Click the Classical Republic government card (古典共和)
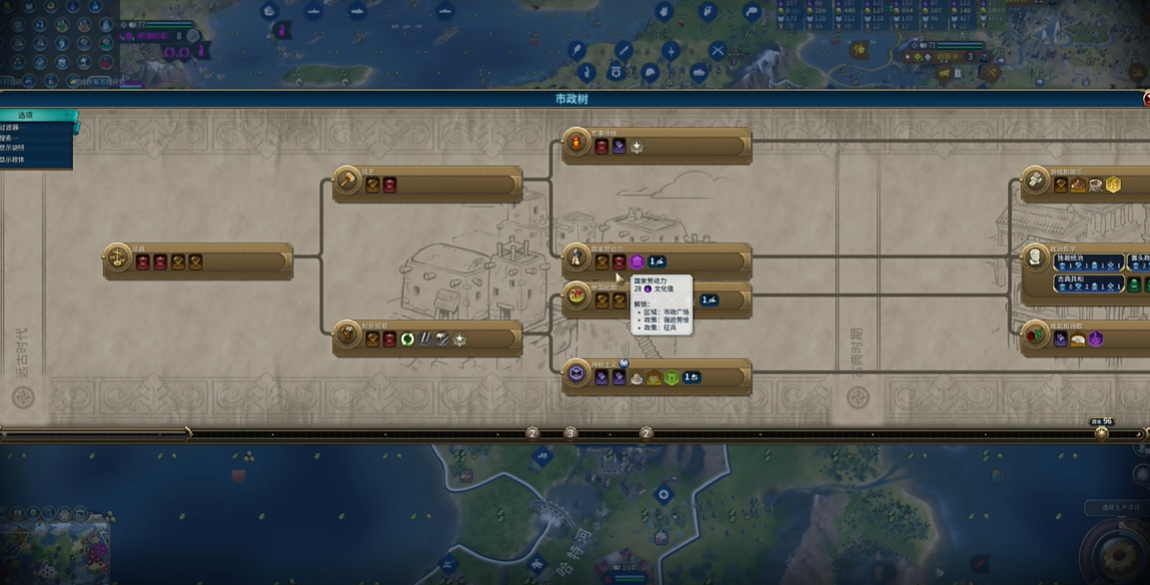Viewport: 1150px width, 585px height. (x=1088, y=285)
